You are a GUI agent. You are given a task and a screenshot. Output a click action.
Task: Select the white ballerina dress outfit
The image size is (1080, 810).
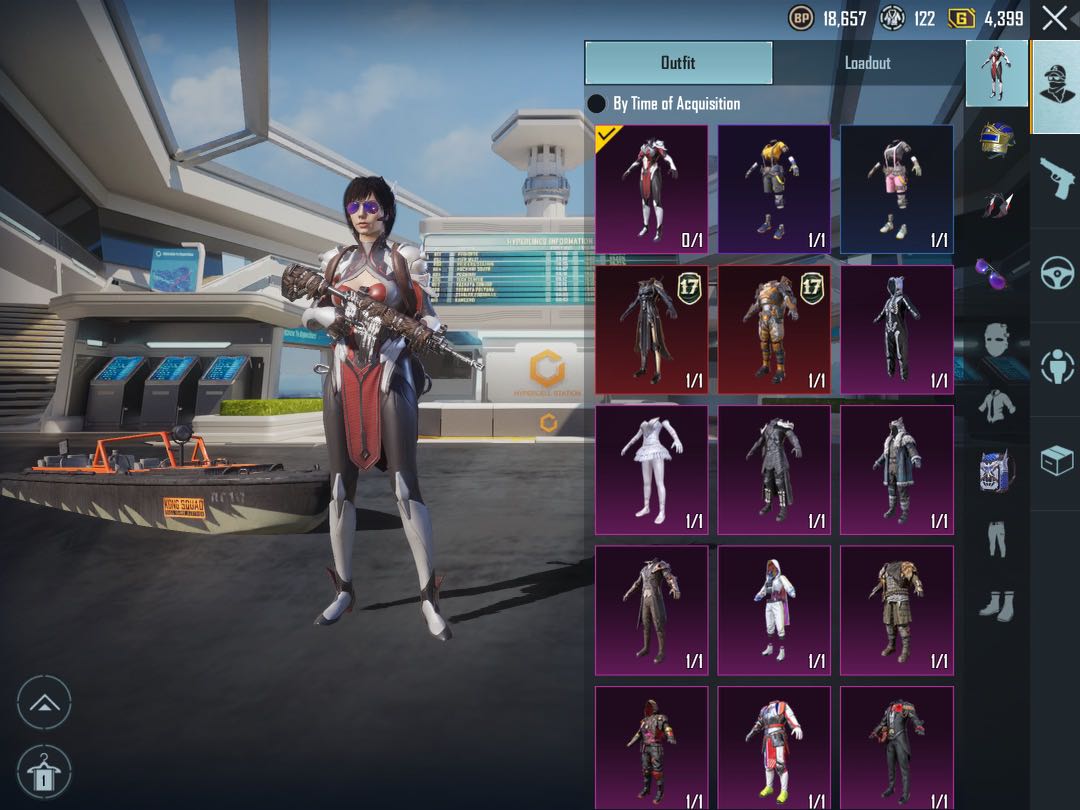(651, 469)
